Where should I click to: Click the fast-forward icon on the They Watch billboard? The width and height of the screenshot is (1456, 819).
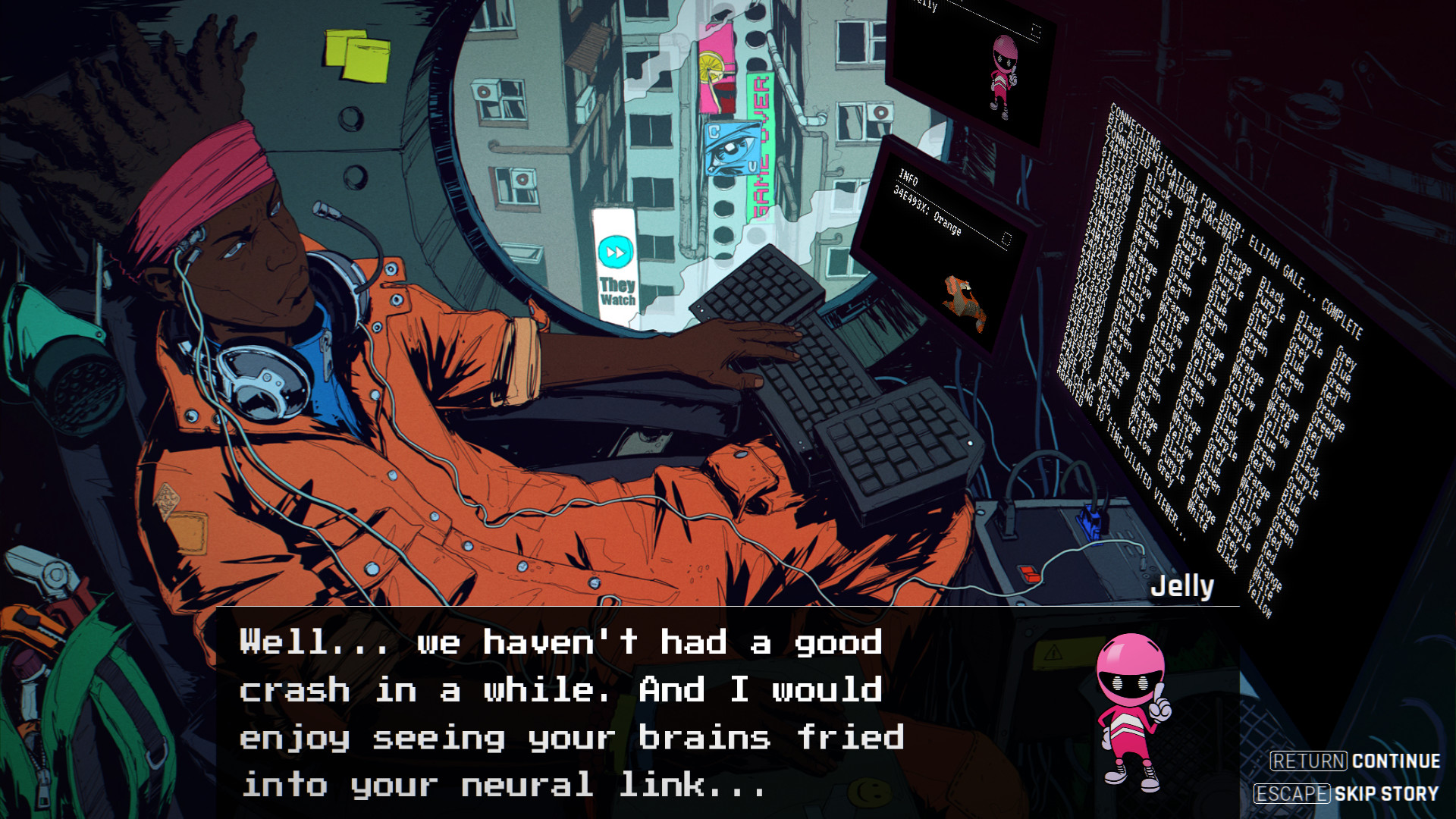(x=615, y=252)
